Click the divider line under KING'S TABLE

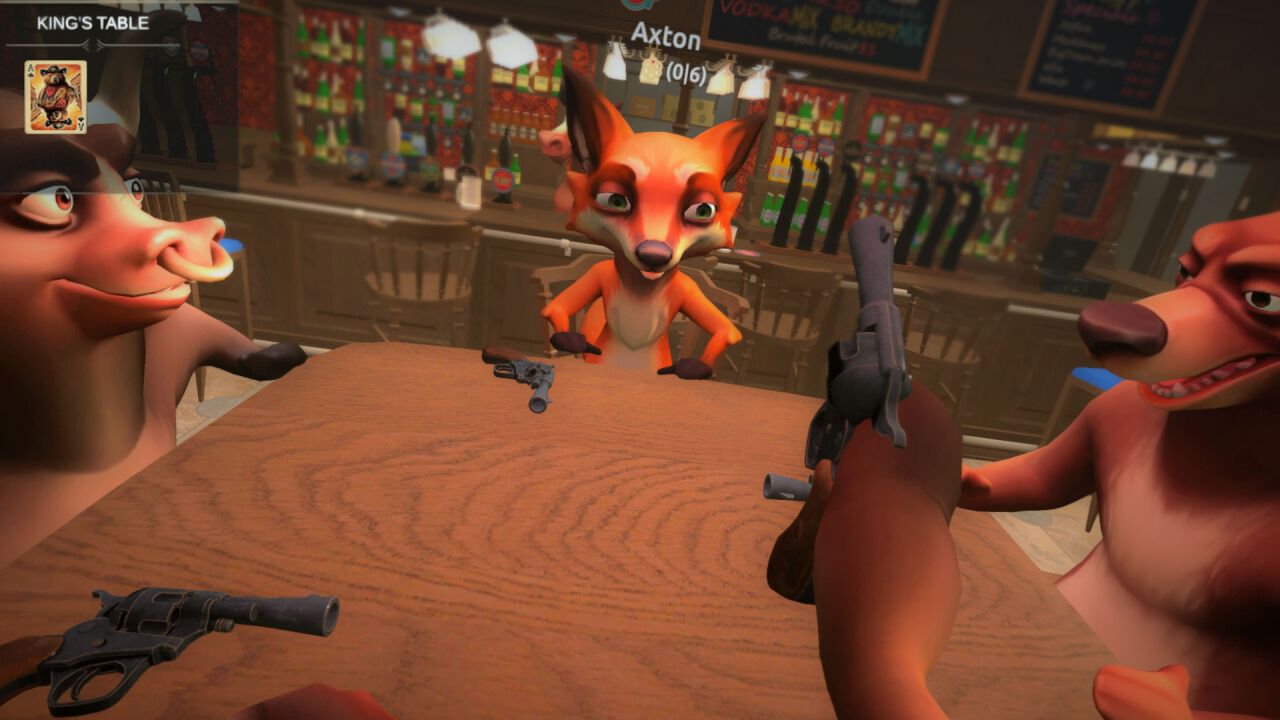click(x=50, y=44)
